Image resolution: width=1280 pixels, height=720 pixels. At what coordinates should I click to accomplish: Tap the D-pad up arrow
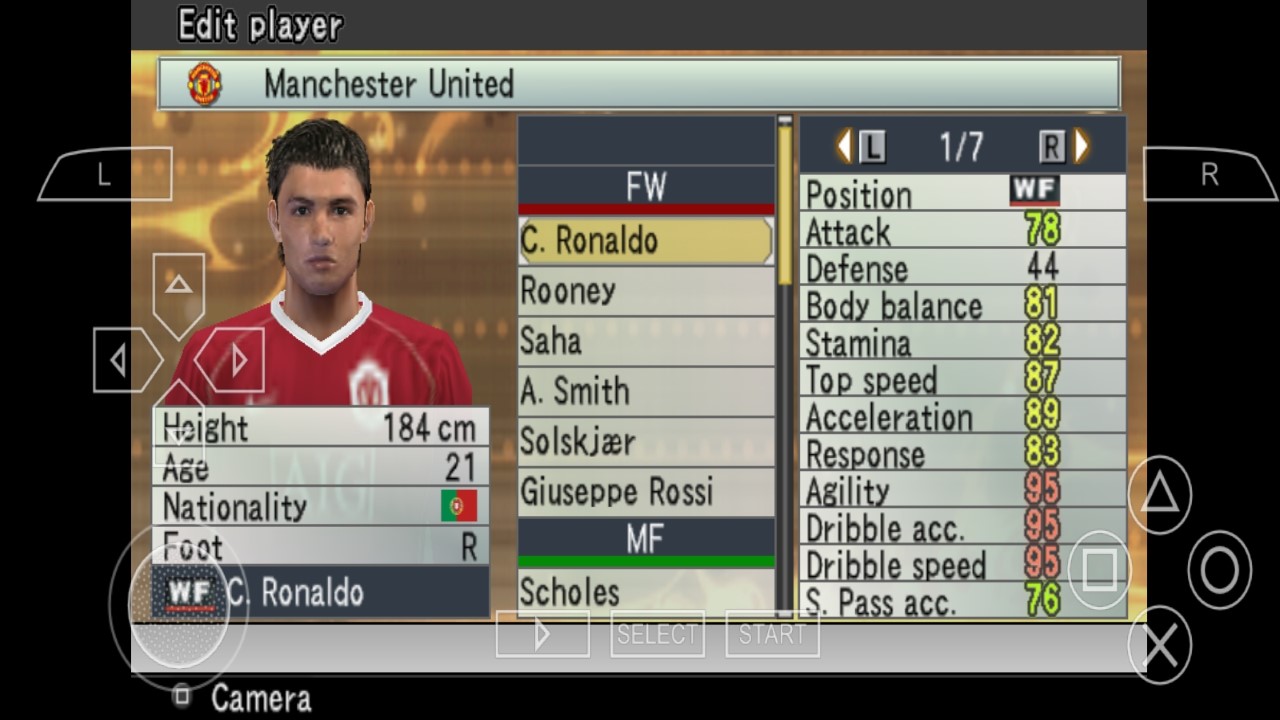point(178,285)
